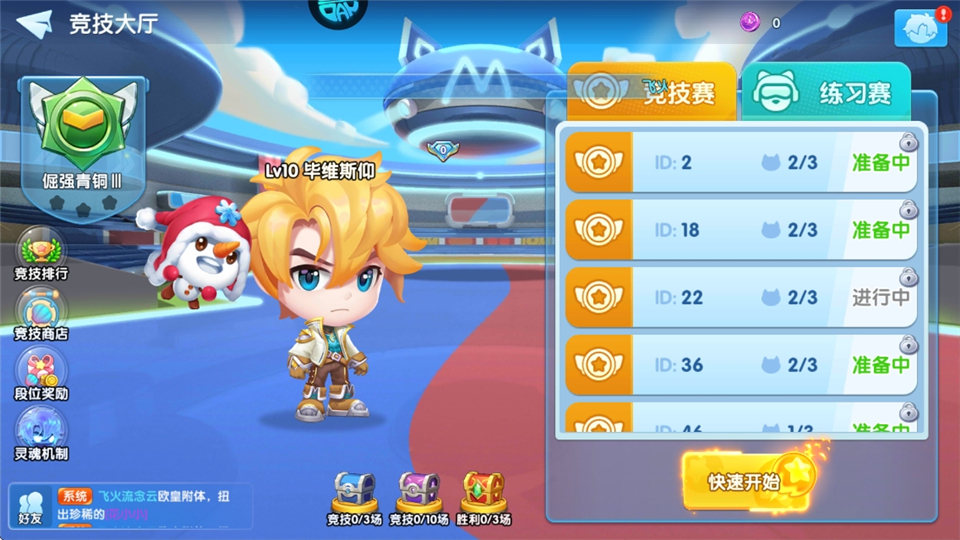Click the purple gem currency icon
This screenshot has width=960, height=540.
[x=750, y=22]
